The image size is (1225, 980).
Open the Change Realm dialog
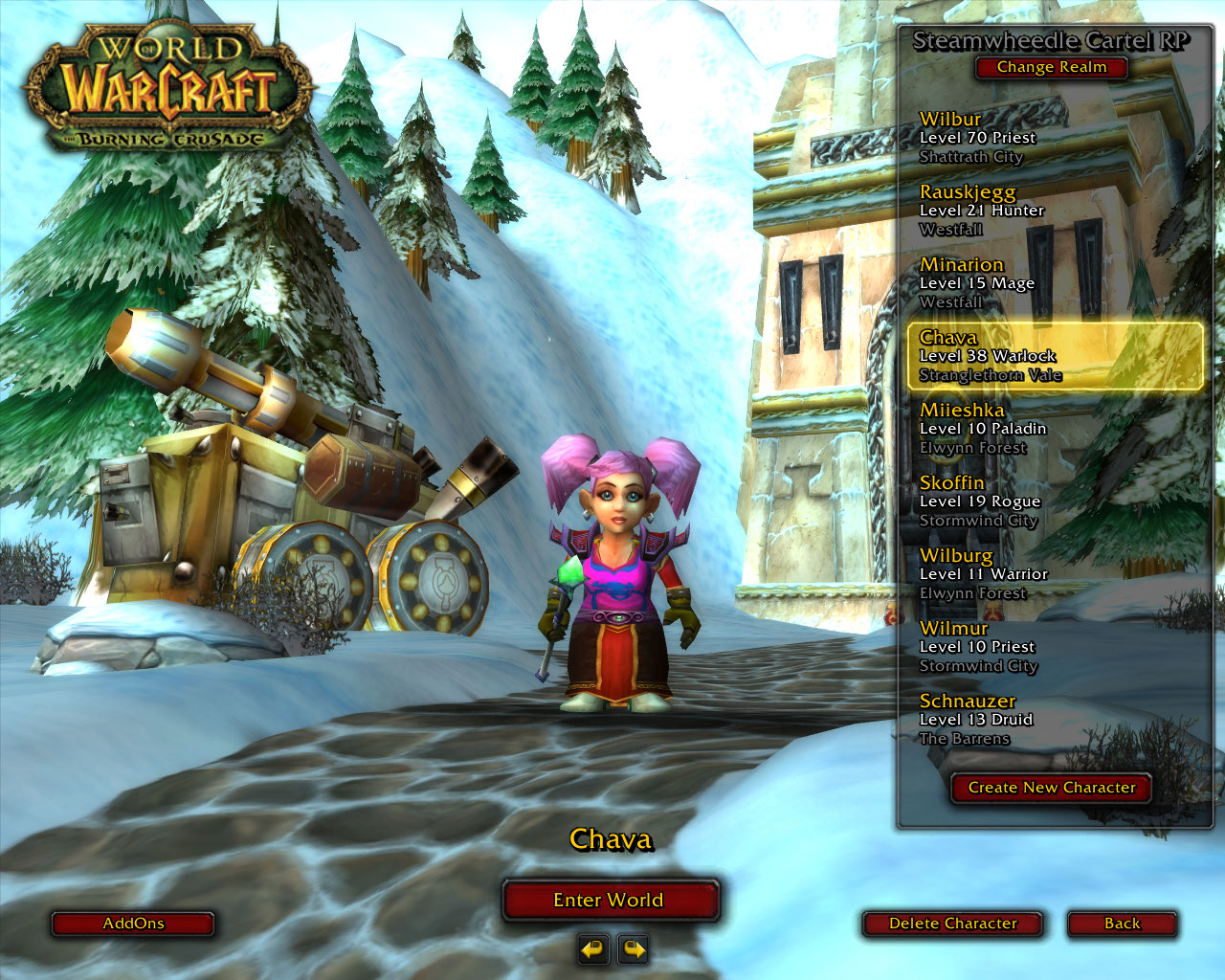click(x=1051, y=67)
